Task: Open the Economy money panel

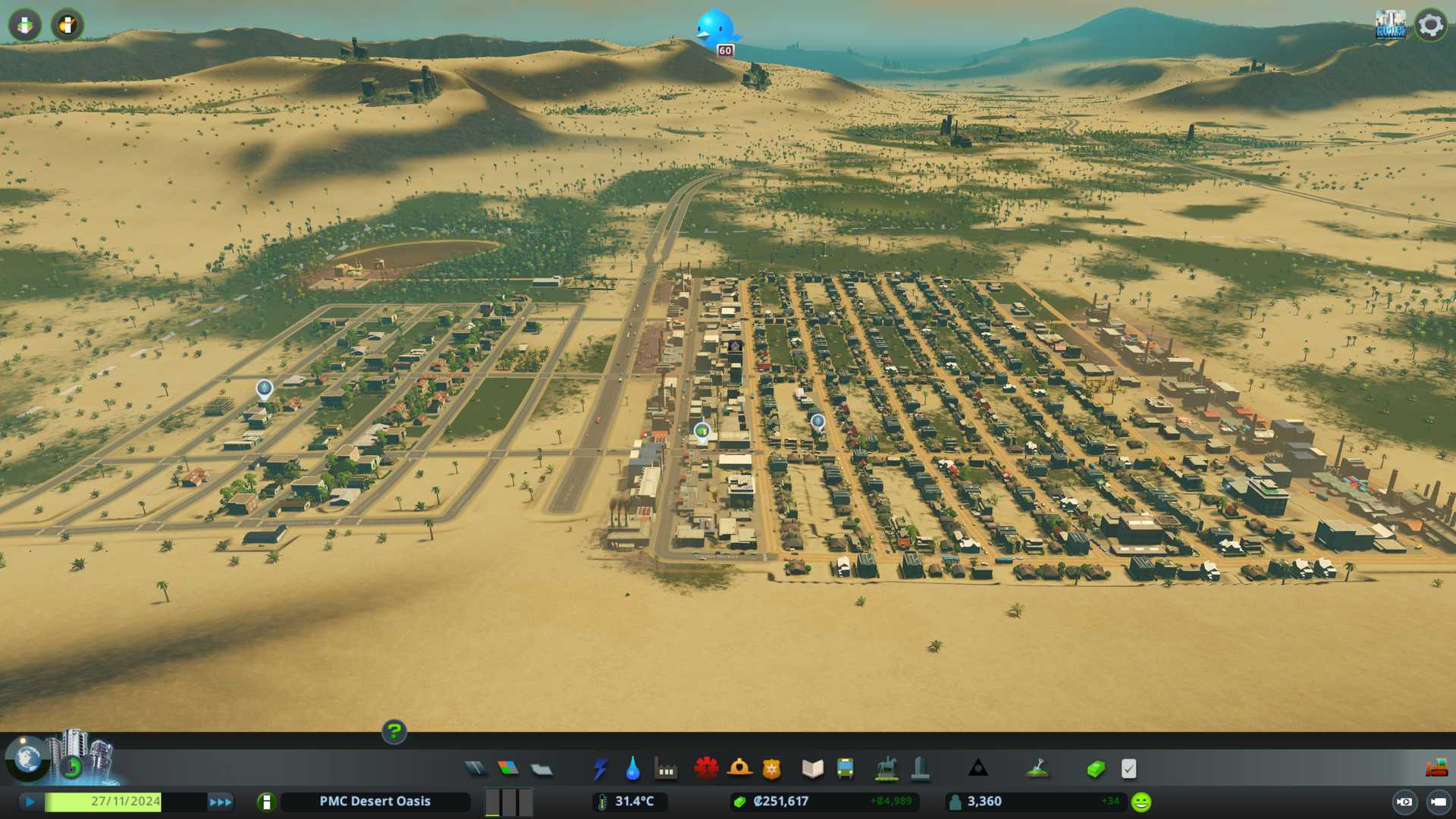Action: coord(1095,769)
